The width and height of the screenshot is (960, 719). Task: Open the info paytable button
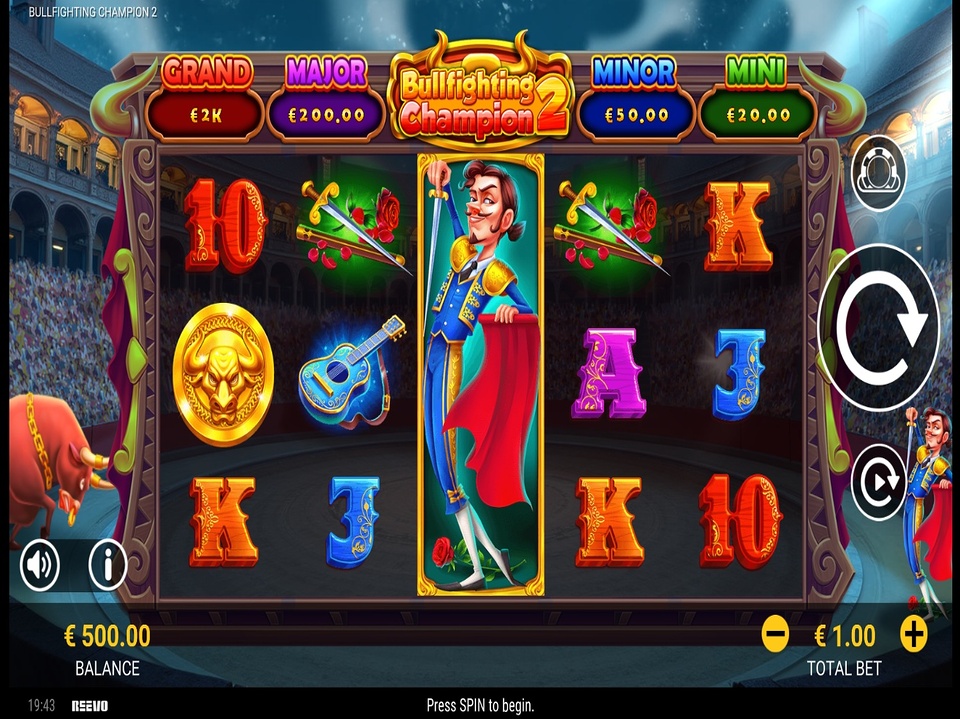(x=107, y=566)
